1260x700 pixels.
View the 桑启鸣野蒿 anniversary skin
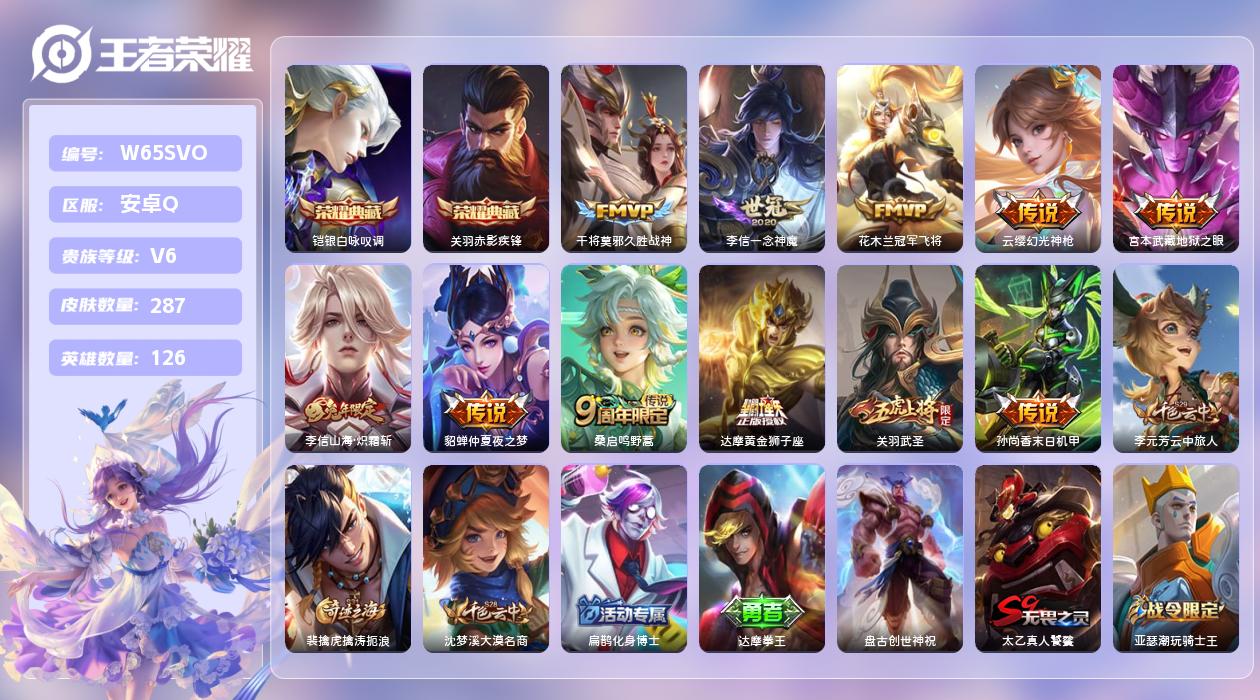point(624,358)
